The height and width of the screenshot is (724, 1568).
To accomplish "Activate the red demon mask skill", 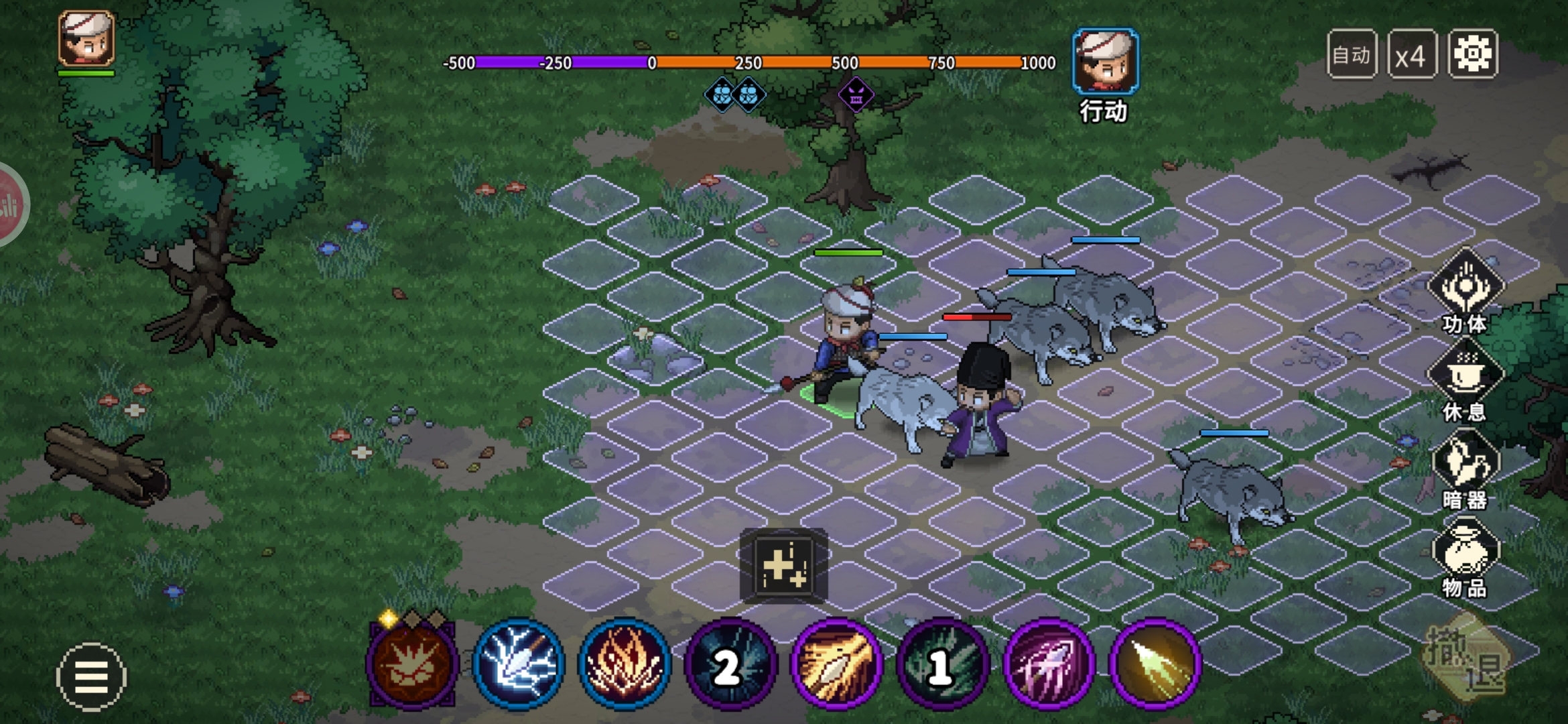I will pos(412,663).
